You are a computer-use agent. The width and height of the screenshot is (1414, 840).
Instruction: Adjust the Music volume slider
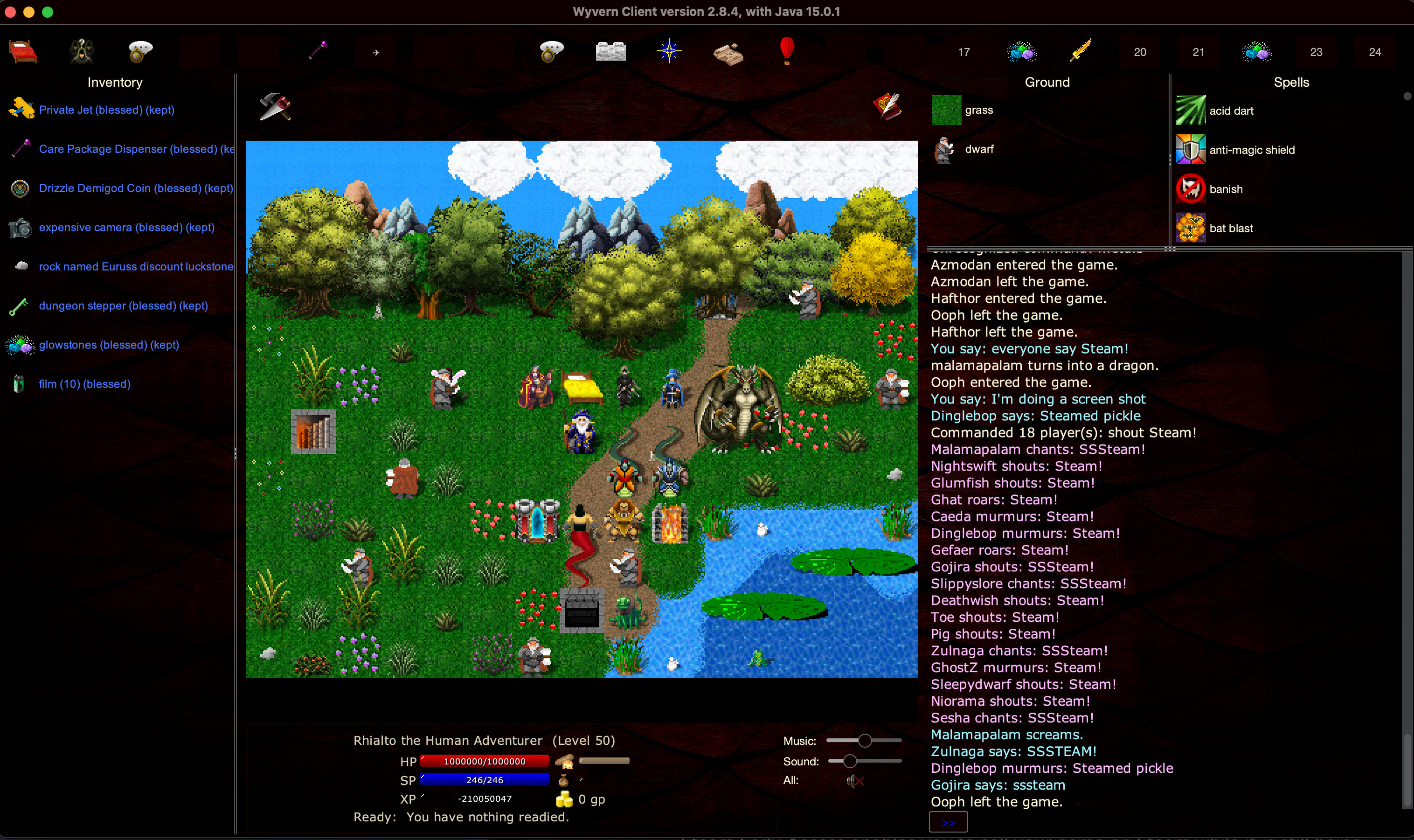[x=865, y=740]
